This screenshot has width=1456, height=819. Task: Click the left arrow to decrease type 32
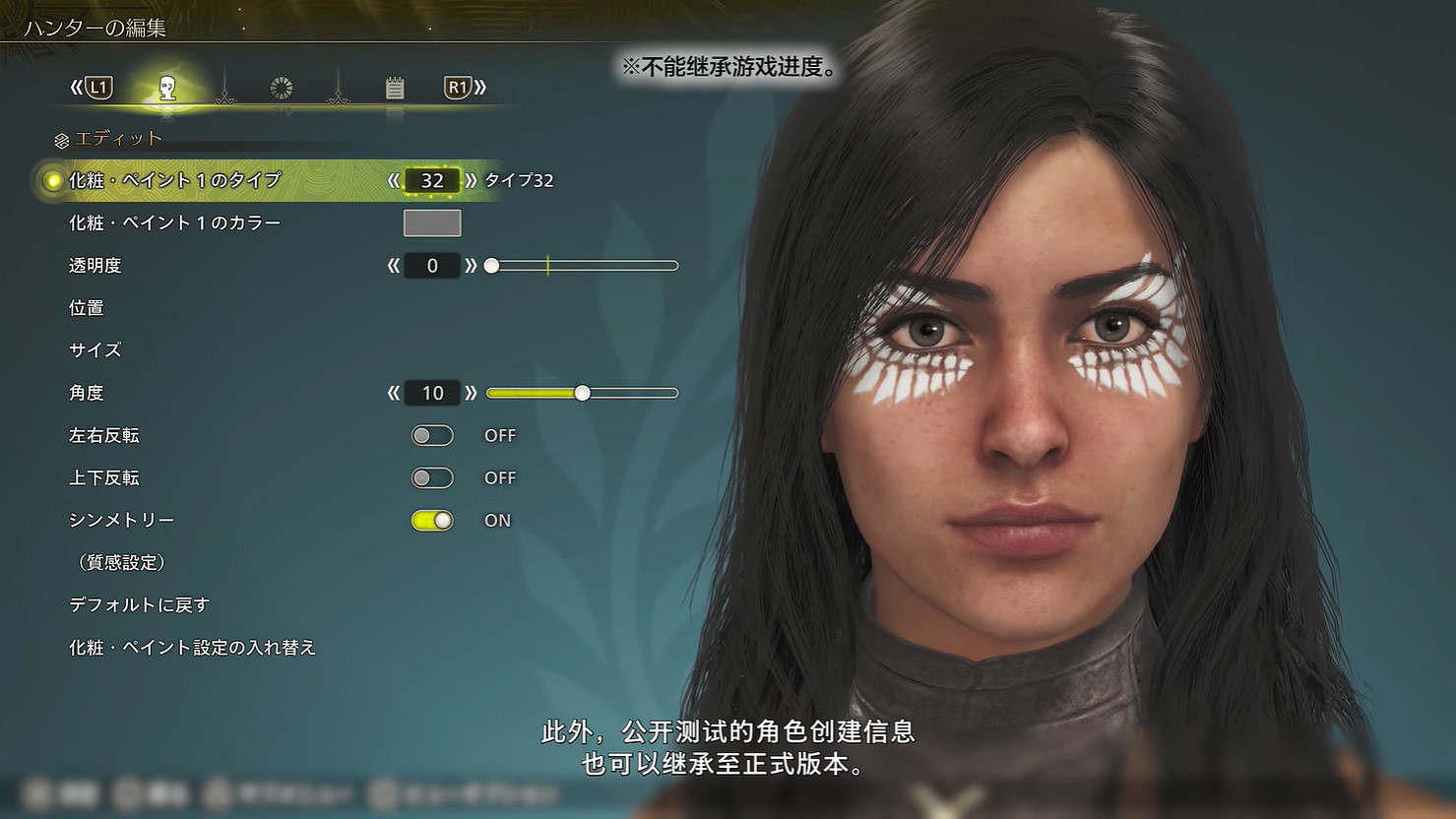(x=394, y=180)
